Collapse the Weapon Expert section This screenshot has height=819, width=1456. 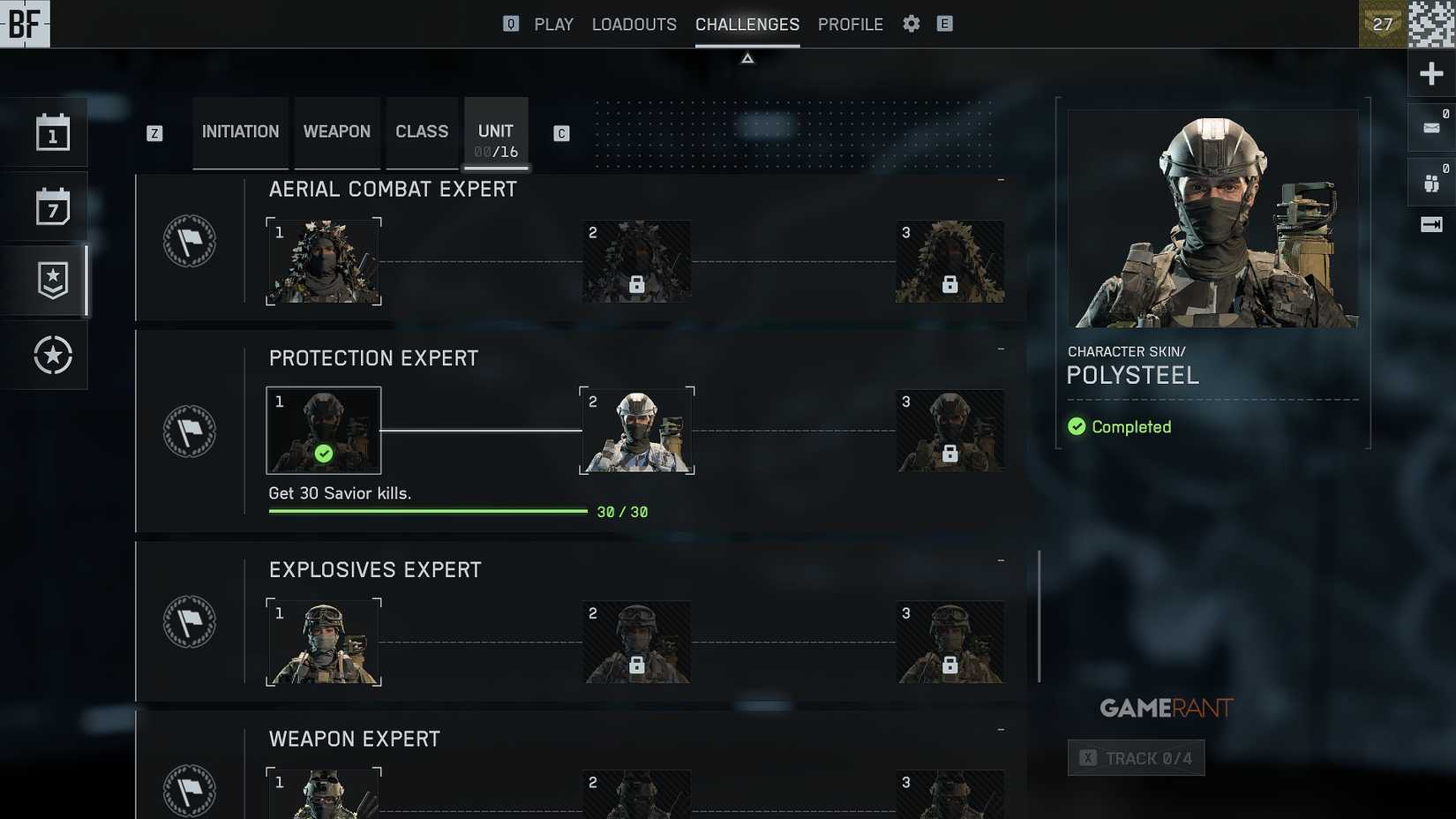coord(1000,730)
